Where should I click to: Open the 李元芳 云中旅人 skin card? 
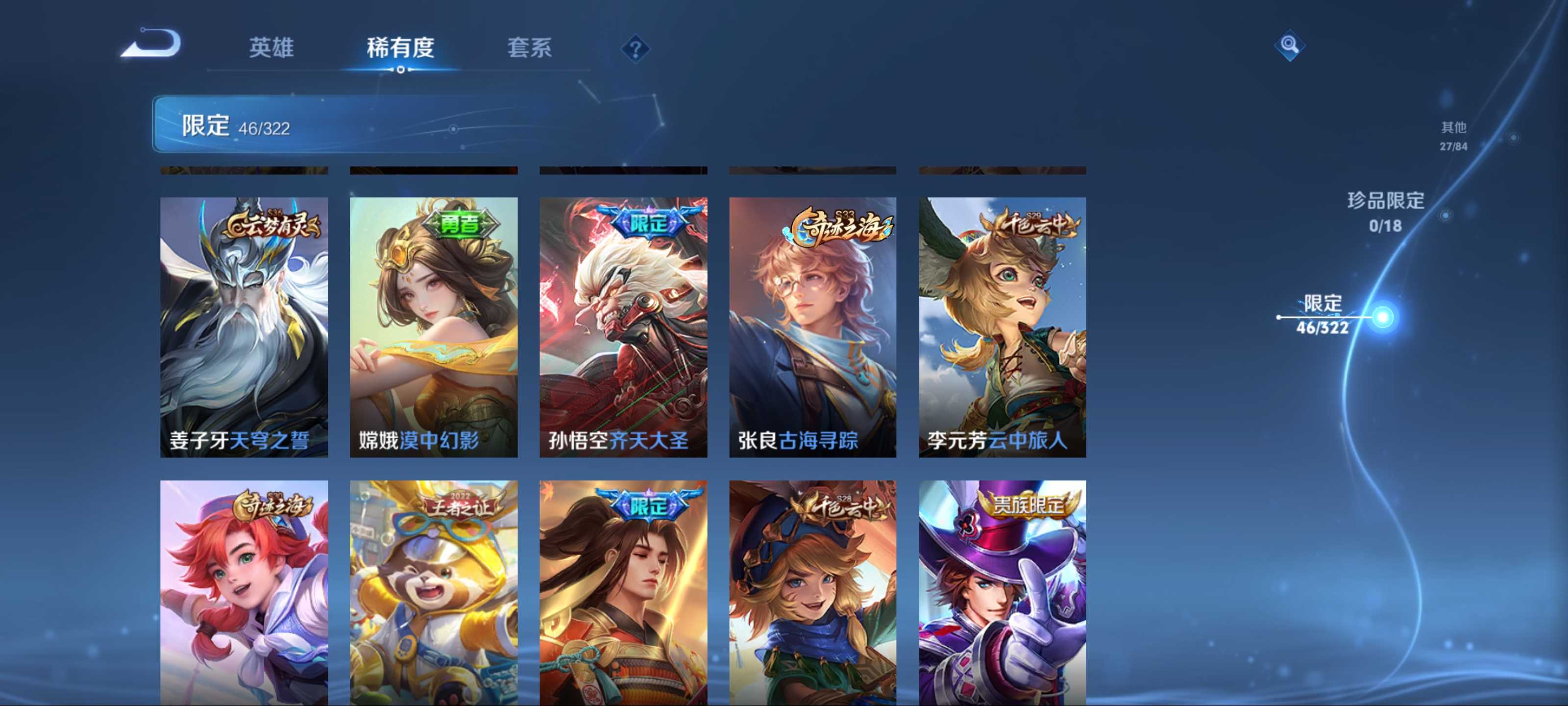click(1003, 327)
